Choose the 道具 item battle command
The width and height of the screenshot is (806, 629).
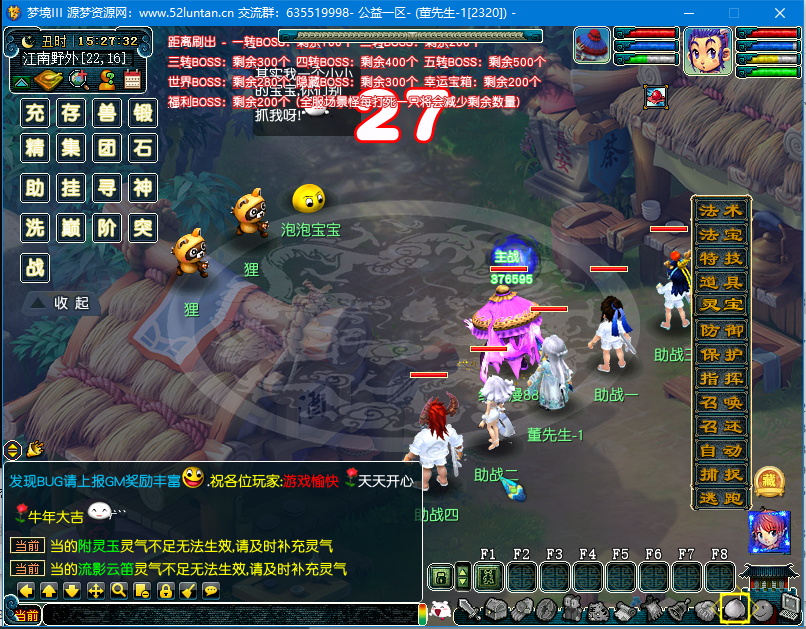click(721, 283)
